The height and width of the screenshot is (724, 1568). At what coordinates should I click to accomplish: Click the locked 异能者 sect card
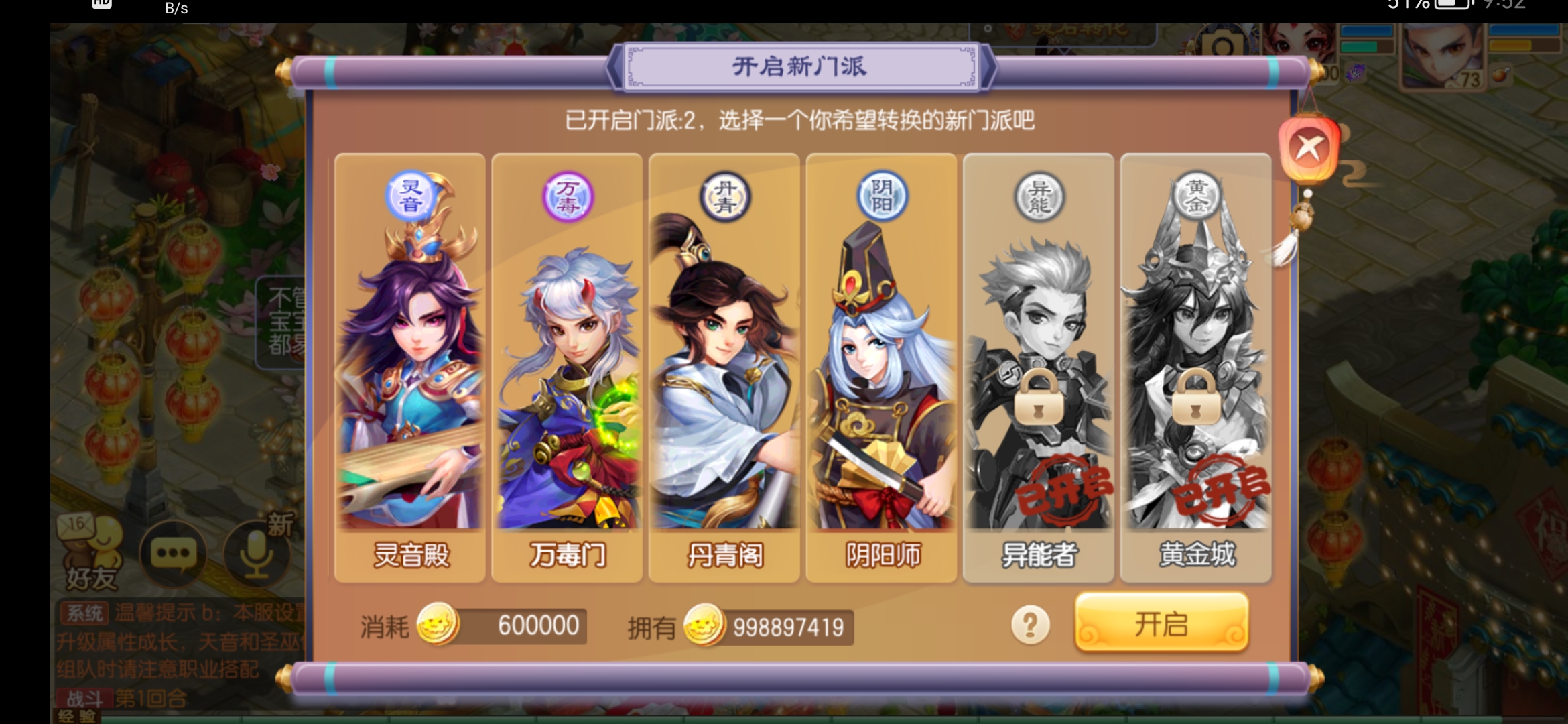point(1038,367)
